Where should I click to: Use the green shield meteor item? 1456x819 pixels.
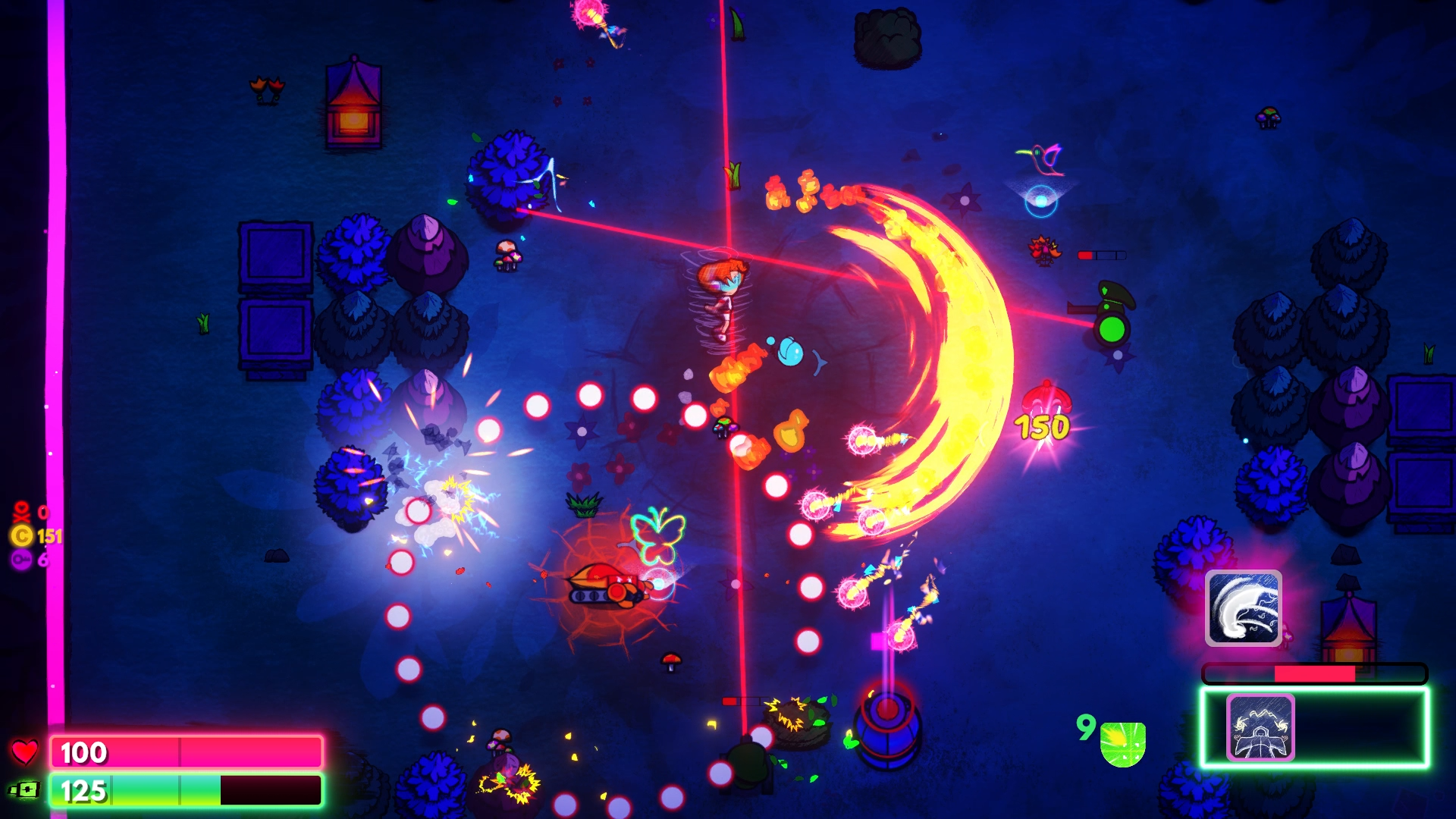[1122, 744]
